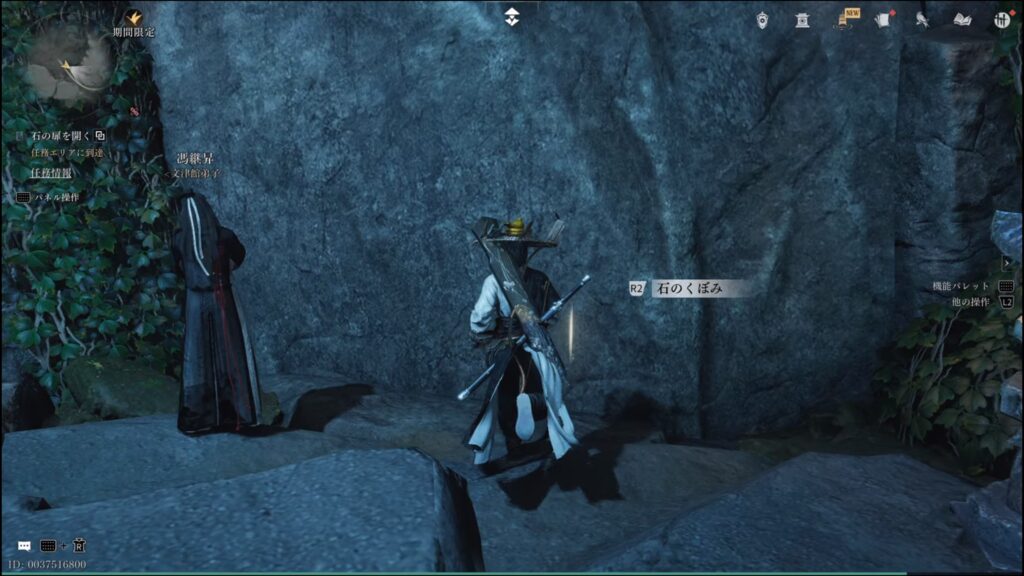Click the bird icon in top bar

922,19
